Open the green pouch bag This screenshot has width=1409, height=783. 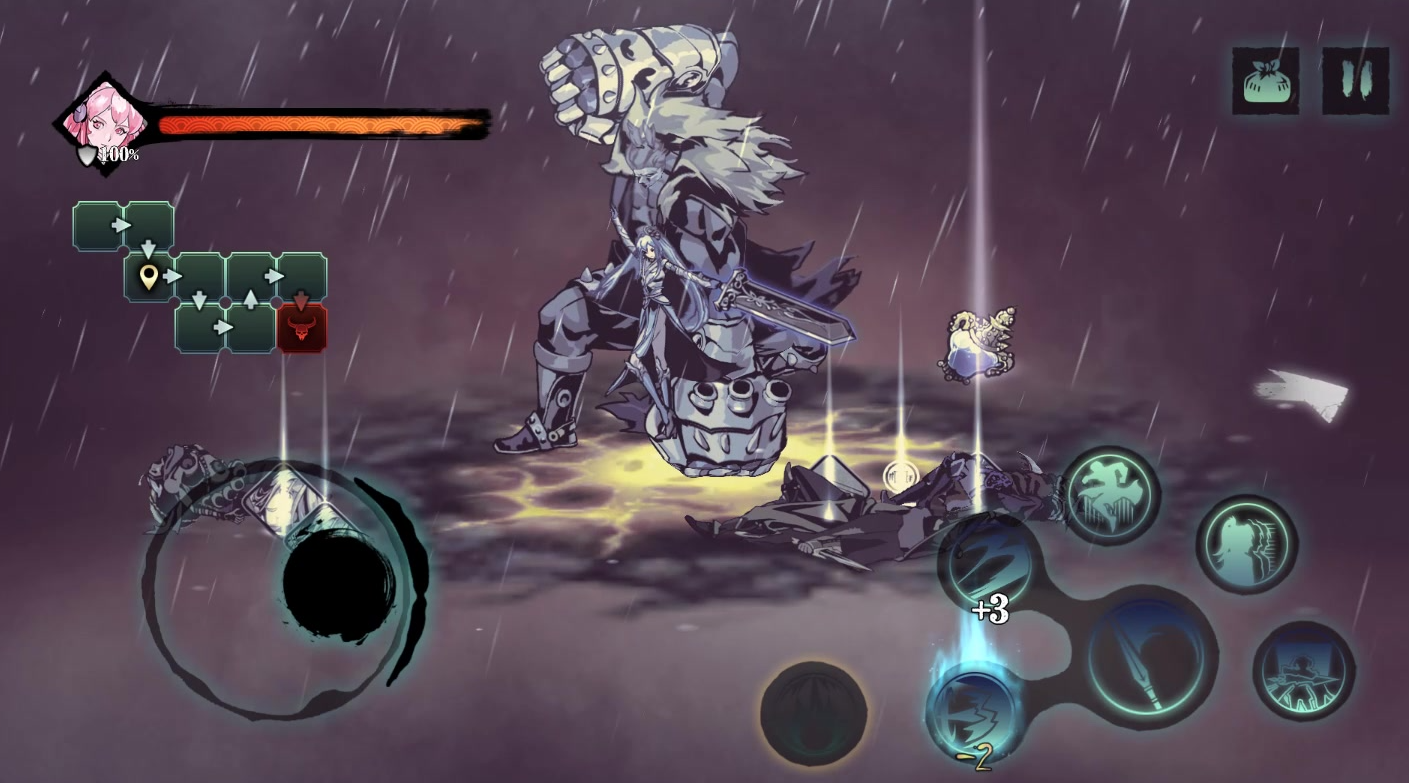click(x=1265, y=81)
